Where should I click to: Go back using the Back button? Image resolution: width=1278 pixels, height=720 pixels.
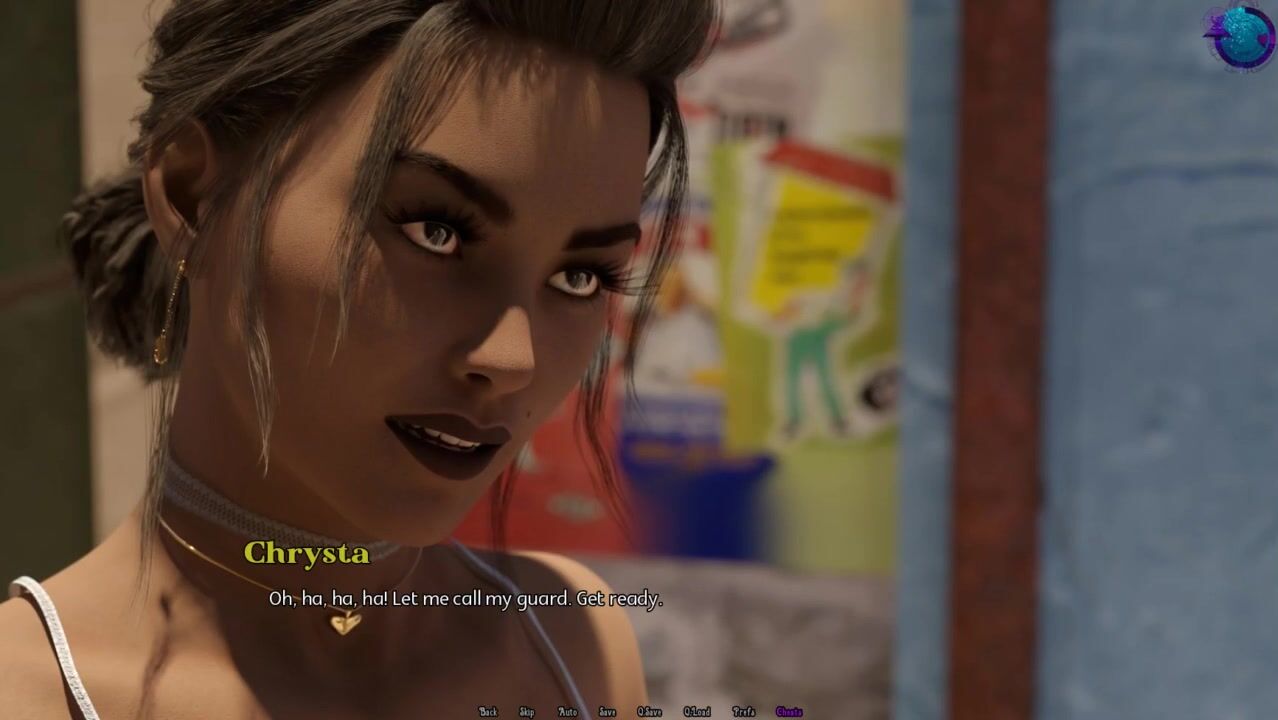pyautogui.click(x=488, y=712)
